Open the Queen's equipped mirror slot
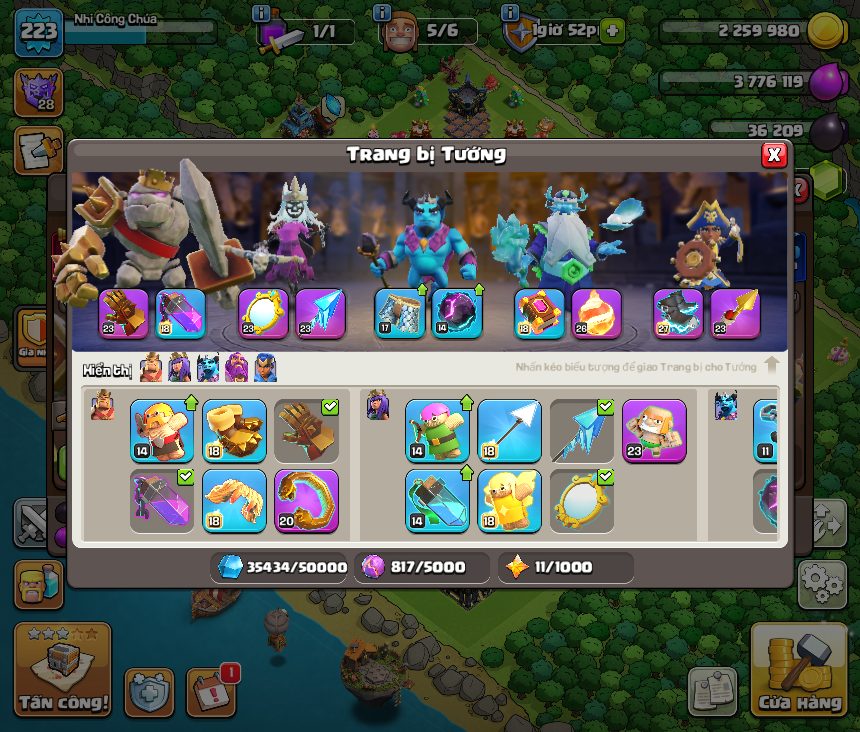The image size is (860, 732). 263,314
